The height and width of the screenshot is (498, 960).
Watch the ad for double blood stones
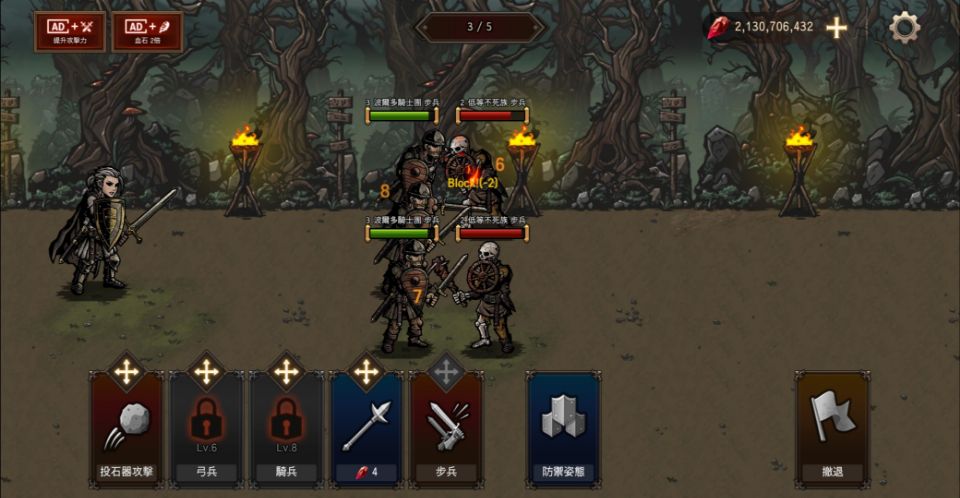pos(147,31)
